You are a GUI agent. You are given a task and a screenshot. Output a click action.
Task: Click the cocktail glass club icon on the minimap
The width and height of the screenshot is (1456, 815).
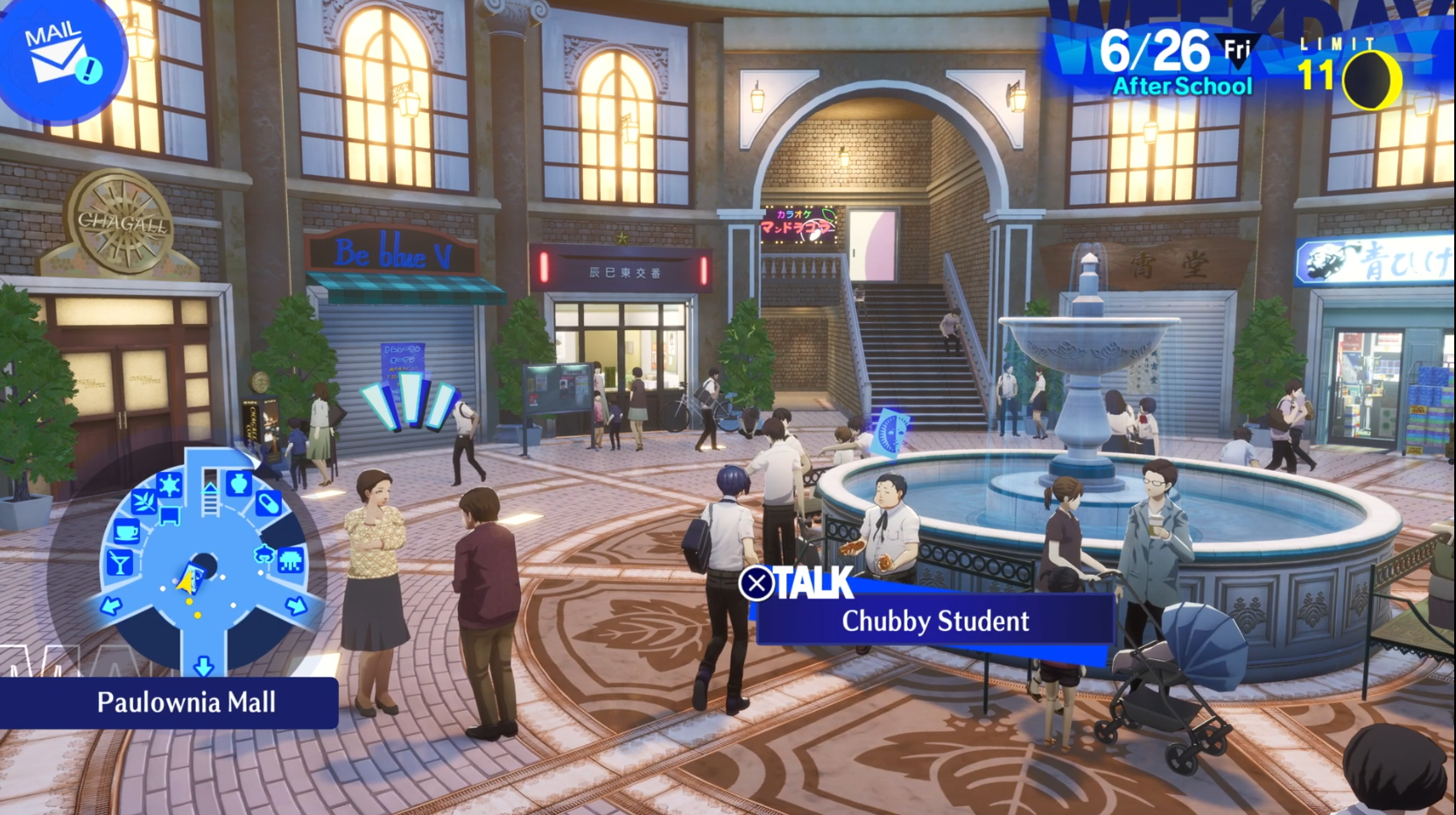[121, 561]
